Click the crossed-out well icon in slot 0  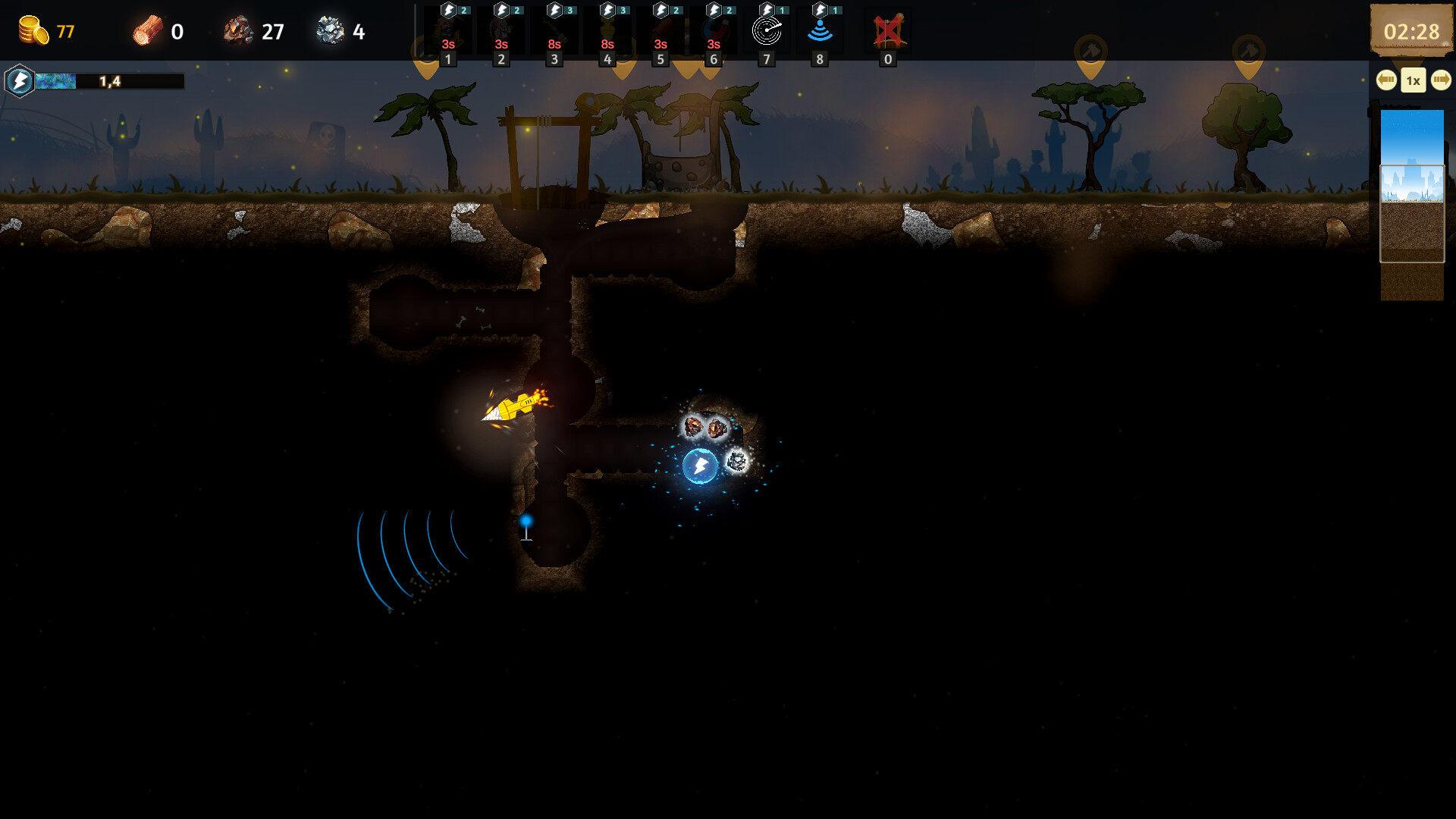(888, 31)
